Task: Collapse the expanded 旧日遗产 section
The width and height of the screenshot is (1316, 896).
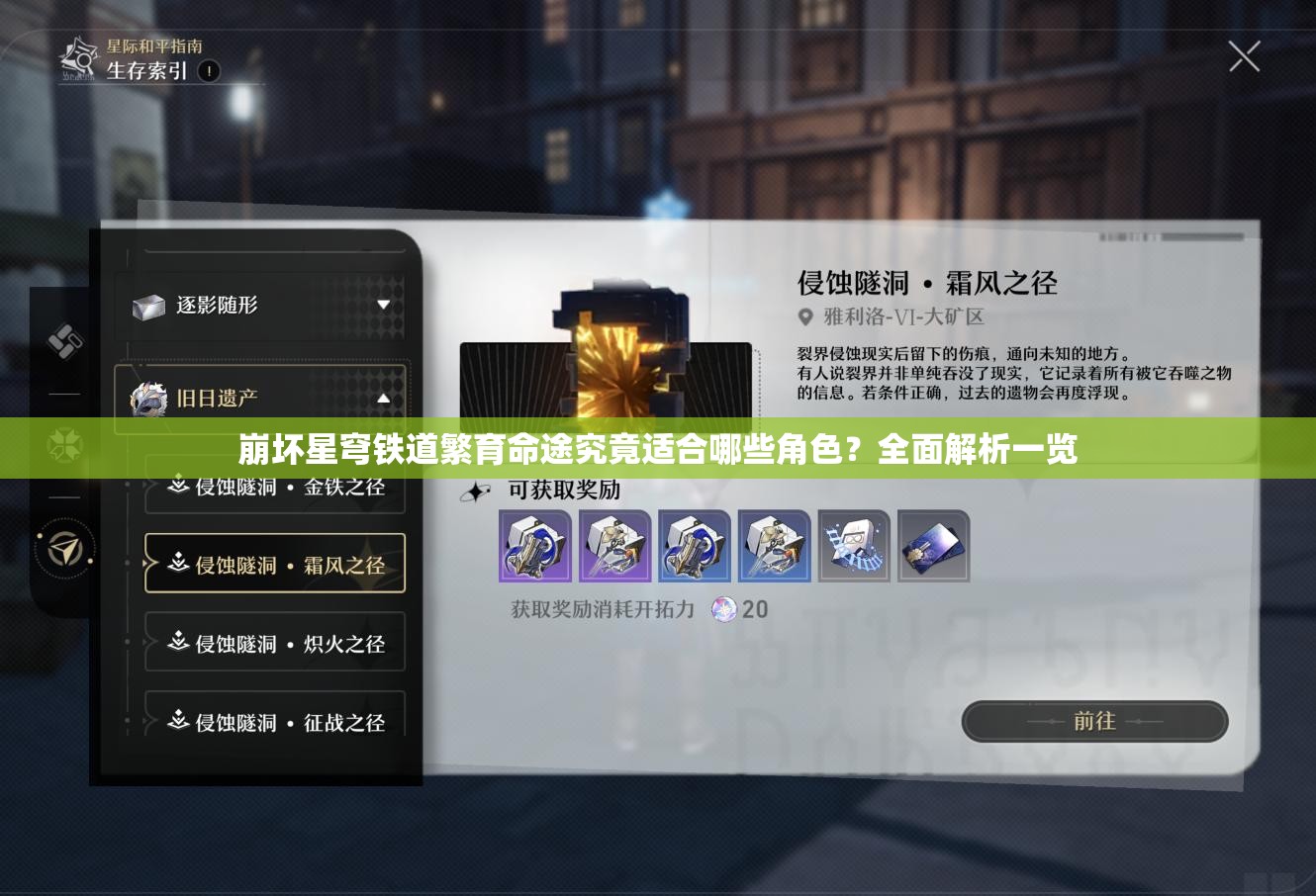Action: pos(382,398)
